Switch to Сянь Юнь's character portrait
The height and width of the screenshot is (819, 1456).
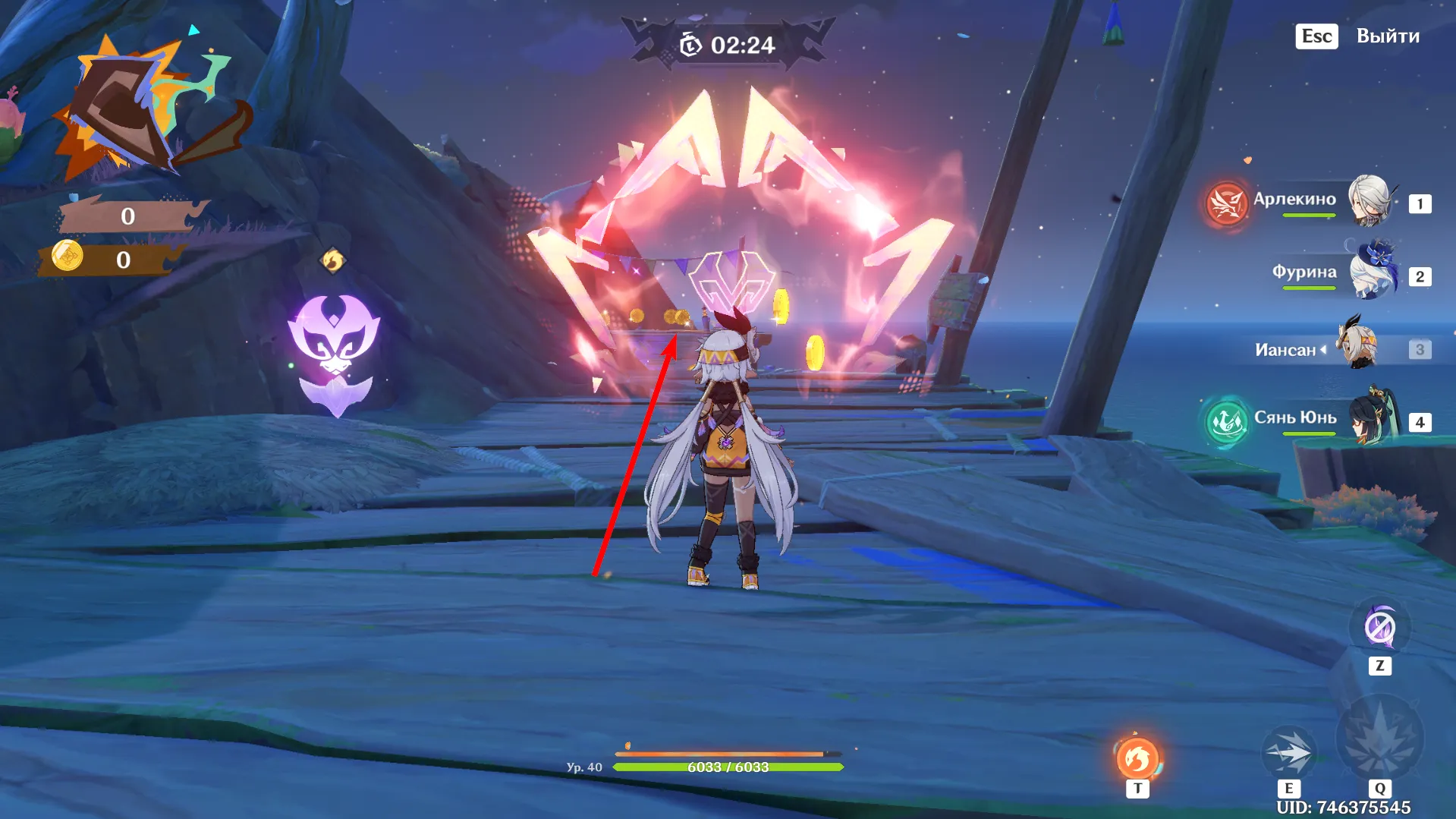coord(1375,420)
